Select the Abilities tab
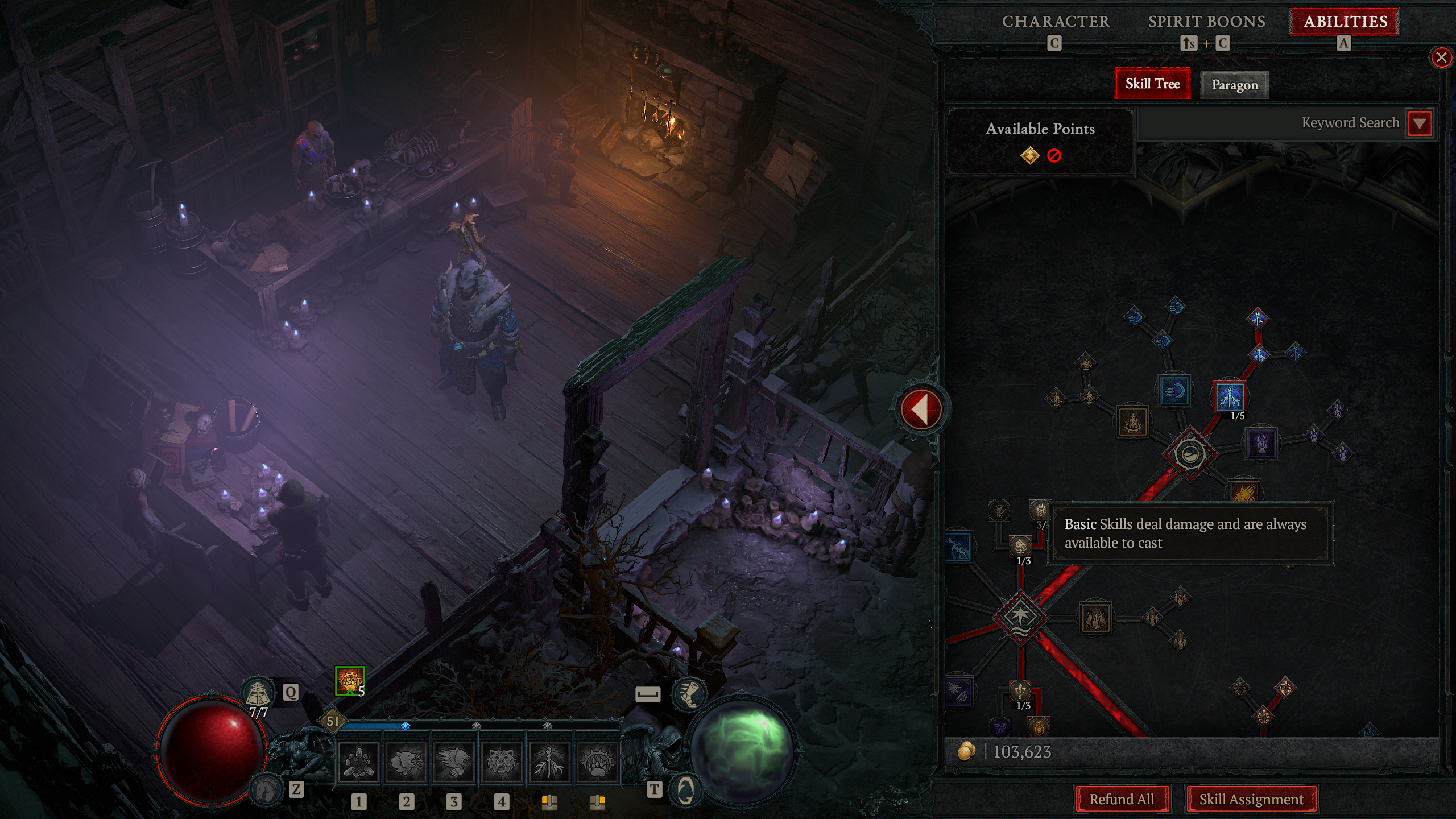The height and width of the screenshot is (819, 1456). (1345, 22)
